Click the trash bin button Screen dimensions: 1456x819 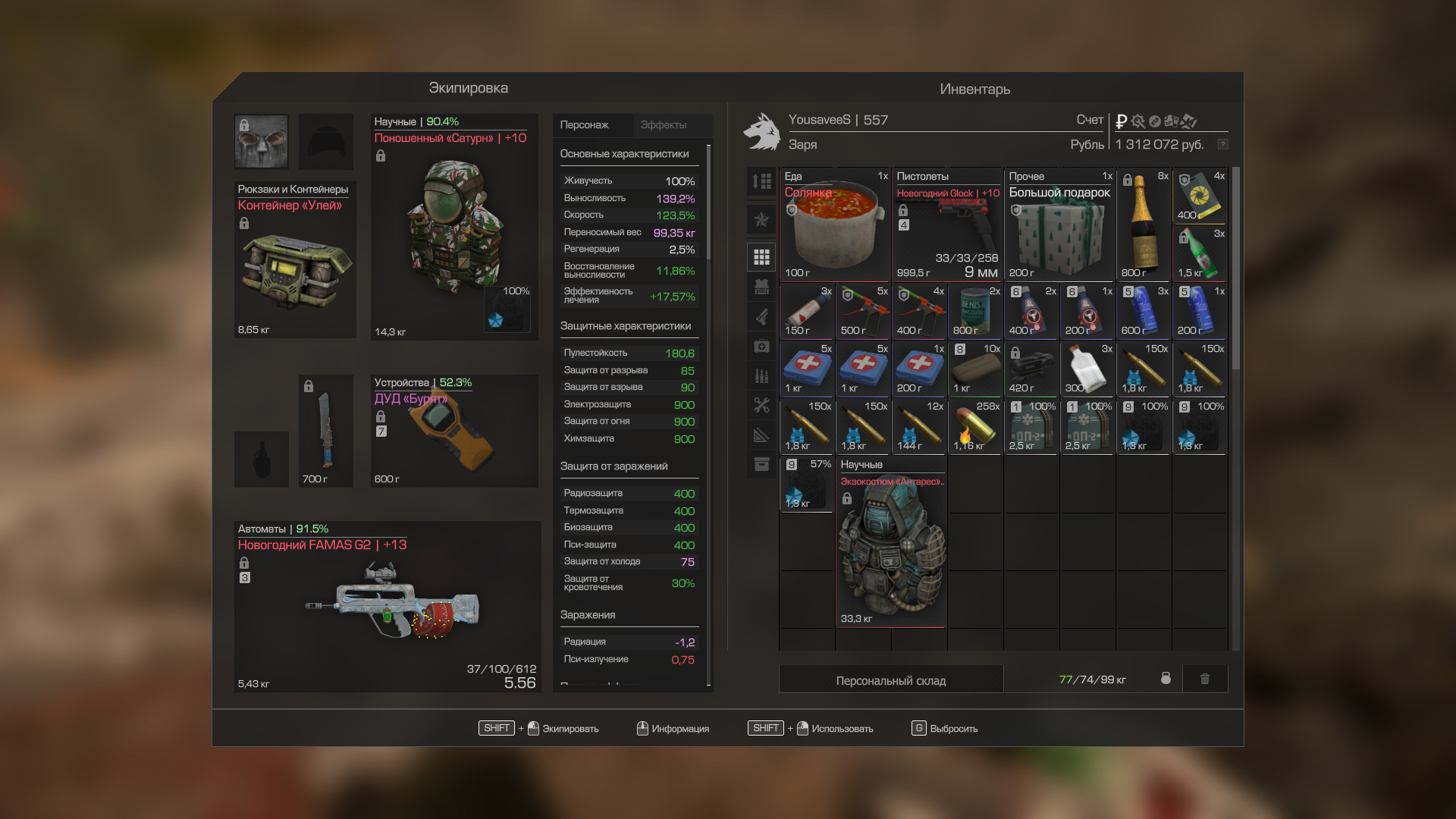coord(1204,679)
